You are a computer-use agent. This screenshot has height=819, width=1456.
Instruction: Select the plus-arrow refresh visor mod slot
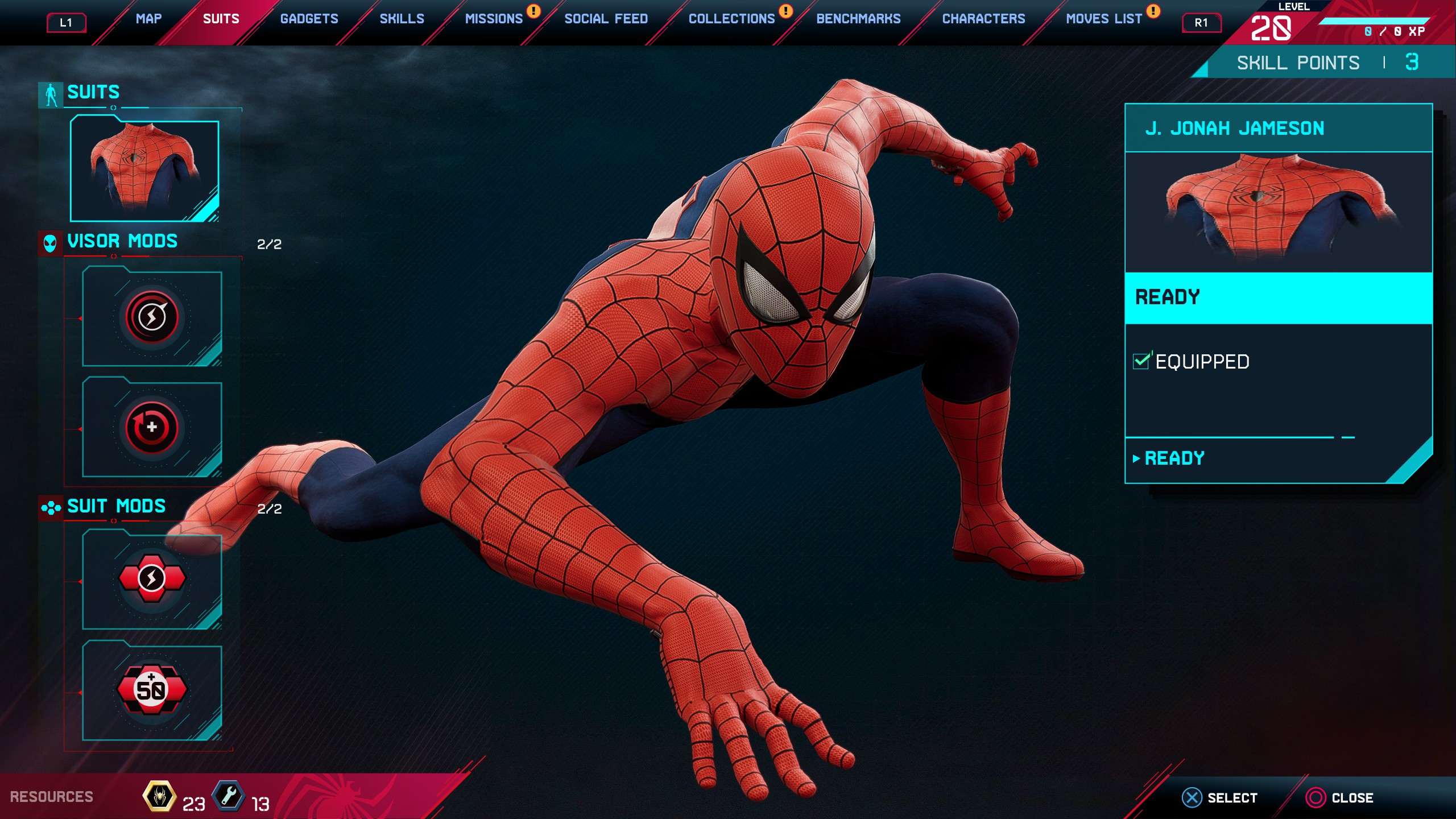tap(152, 428)
